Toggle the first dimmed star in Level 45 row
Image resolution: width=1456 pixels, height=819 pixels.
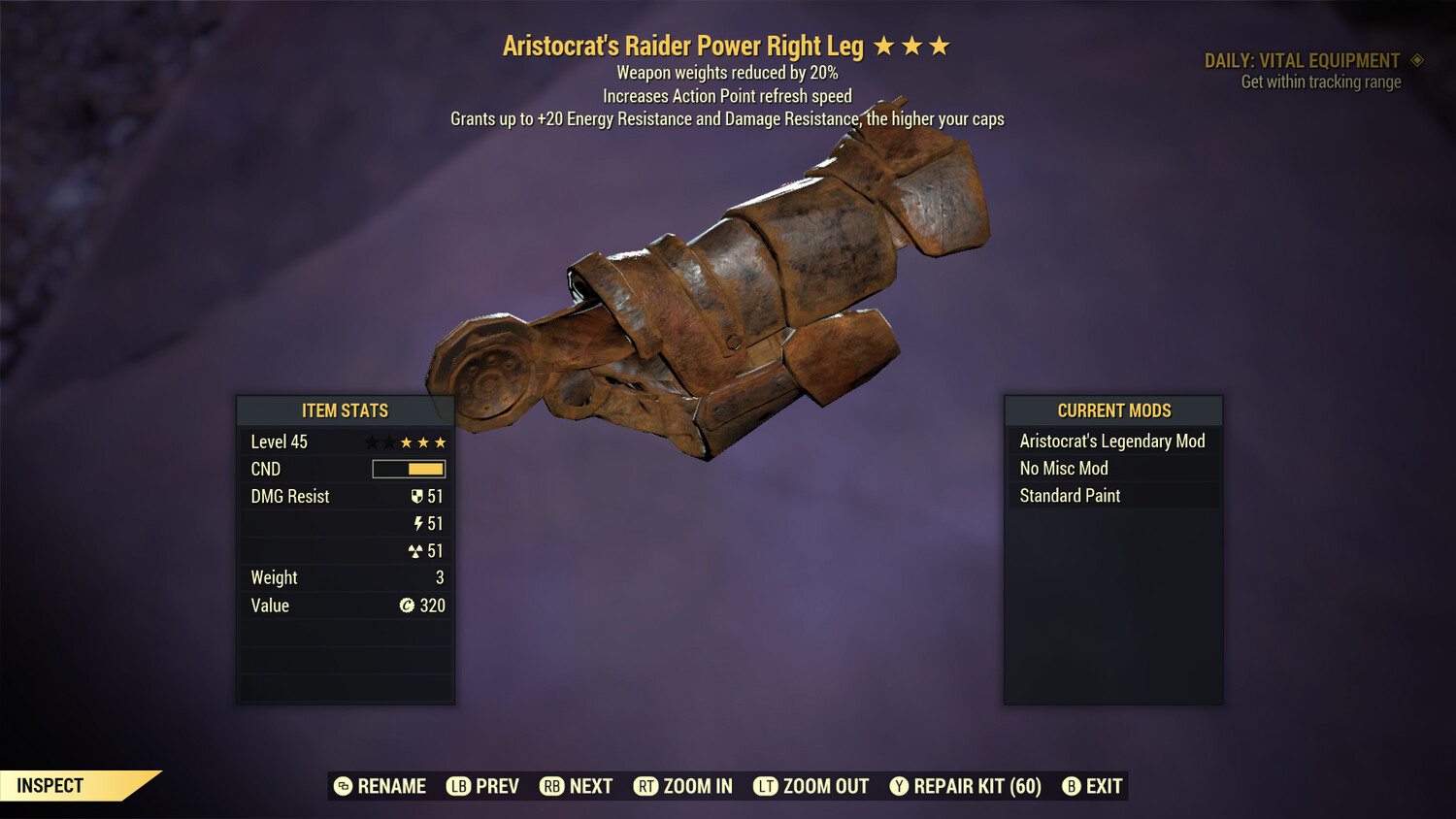tap(371, 442)
